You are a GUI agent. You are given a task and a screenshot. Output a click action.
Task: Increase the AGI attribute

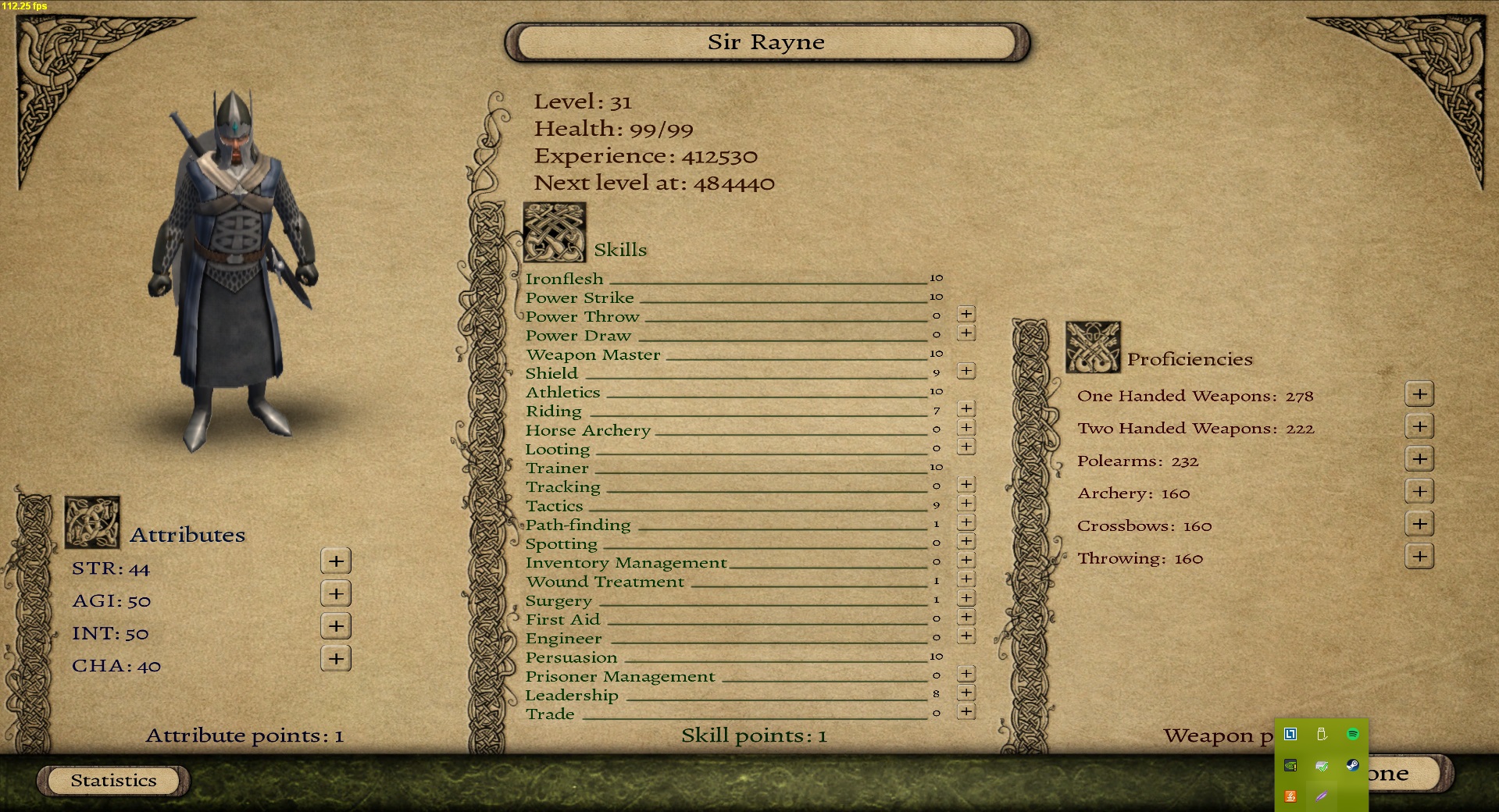(x=336, y=593)
